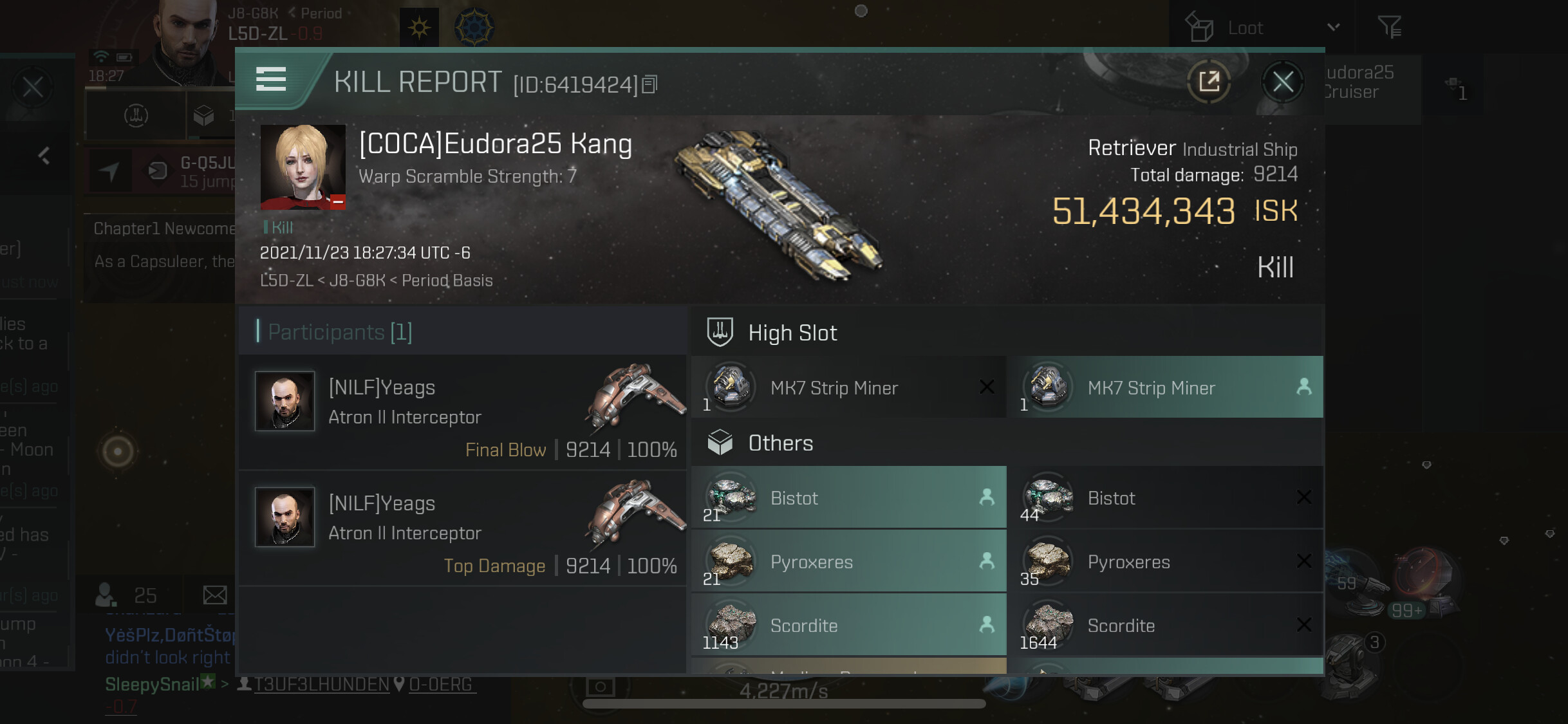This screenshot has width=1568, height=724.
Task: Select the Final Blow participant row
Action: [462, 413]
